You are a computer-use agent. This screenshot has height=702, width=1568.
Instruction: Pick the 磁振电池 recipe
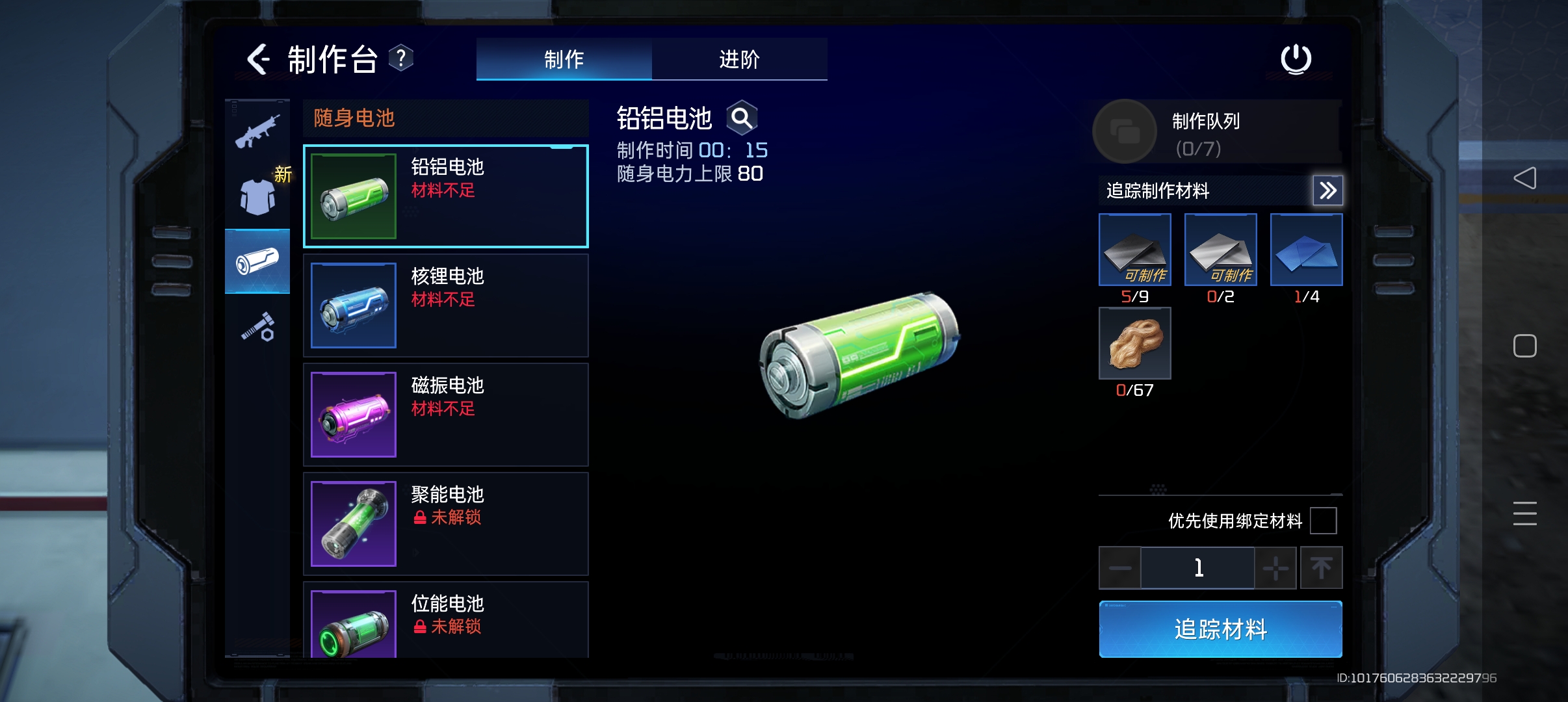[446, 415]
